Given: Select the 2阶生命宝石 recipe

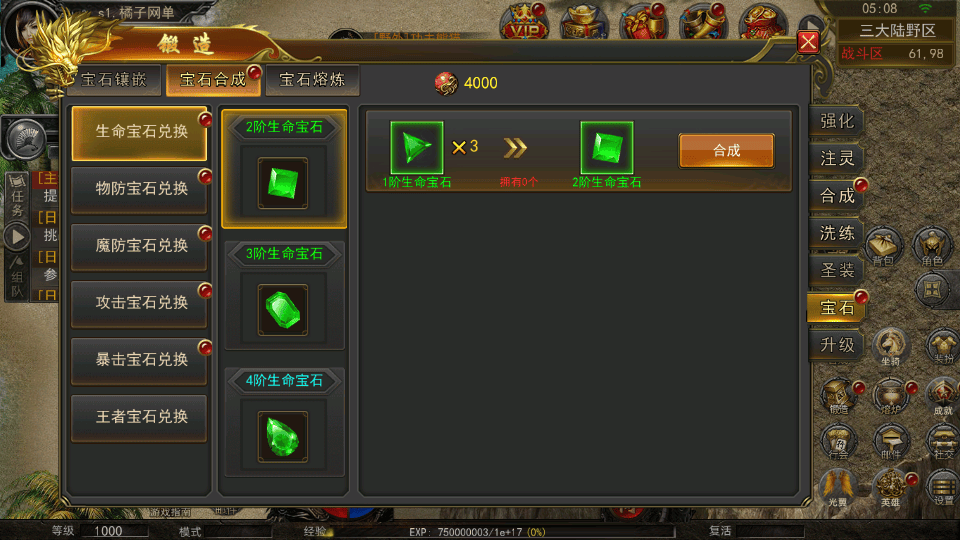Looking at the screenshot, I should (x=284, y=169).
